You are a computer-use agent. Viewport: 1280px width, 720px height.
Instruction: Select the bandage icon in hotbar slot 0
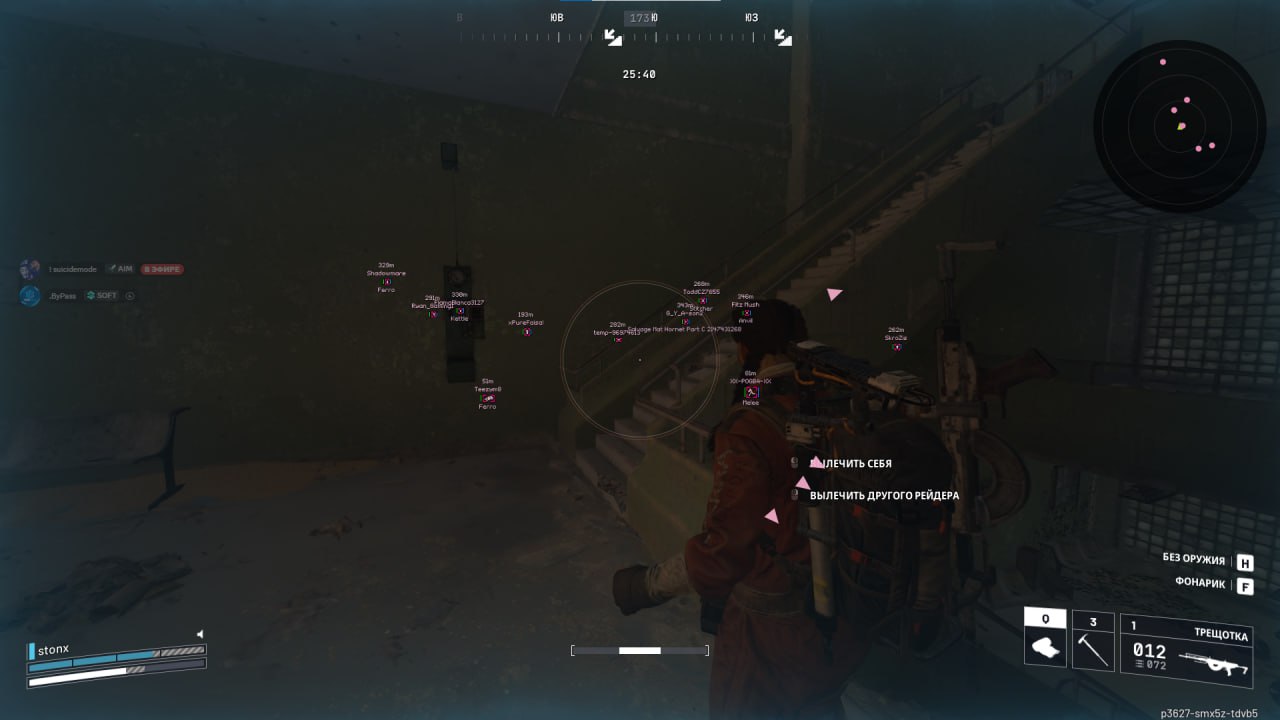point(1045,645)
